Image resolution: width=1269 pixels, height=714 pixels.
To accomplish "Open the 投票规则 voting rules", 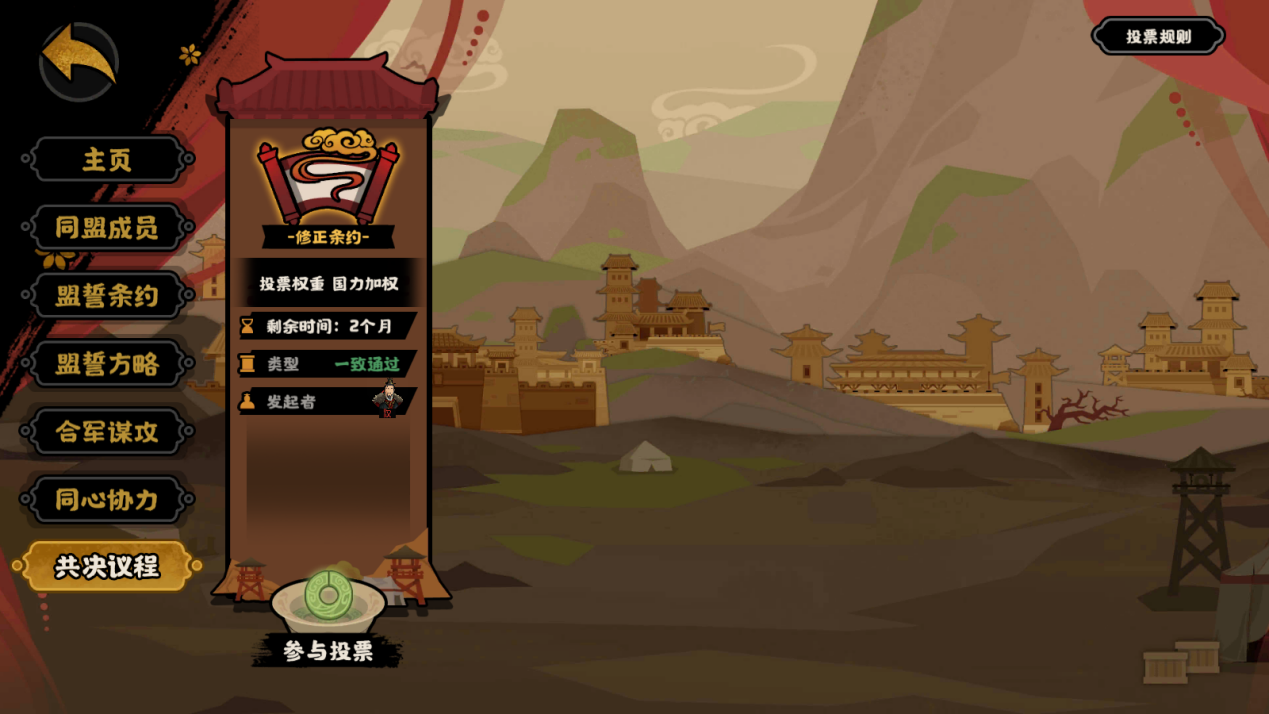I will [x=1159, y=37].
